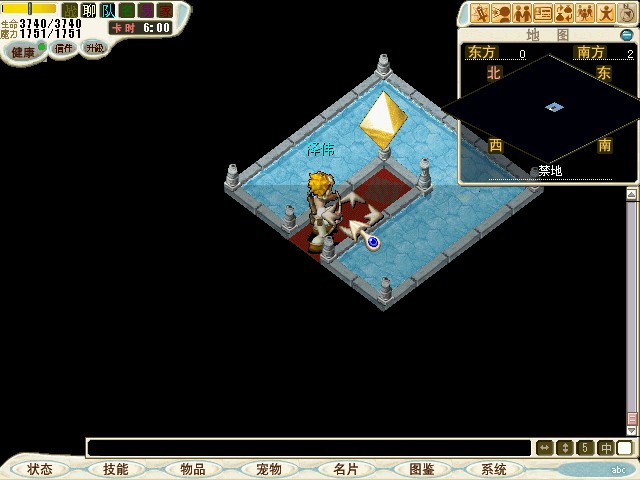
Task: Open the 宠物 pets menu
Action: 268,469
